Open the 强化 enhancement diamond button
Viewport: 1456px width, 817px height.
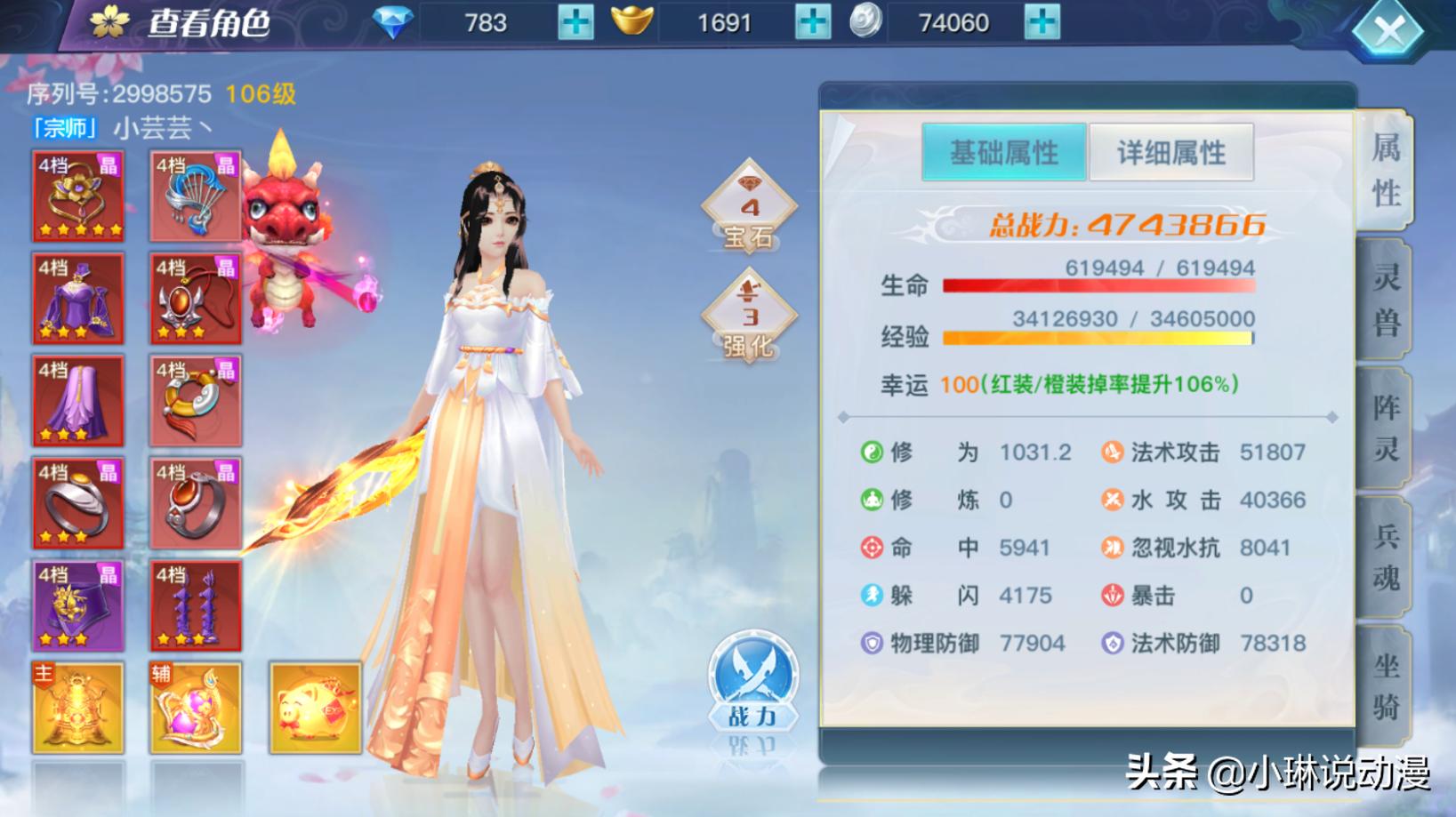point(749,317)
